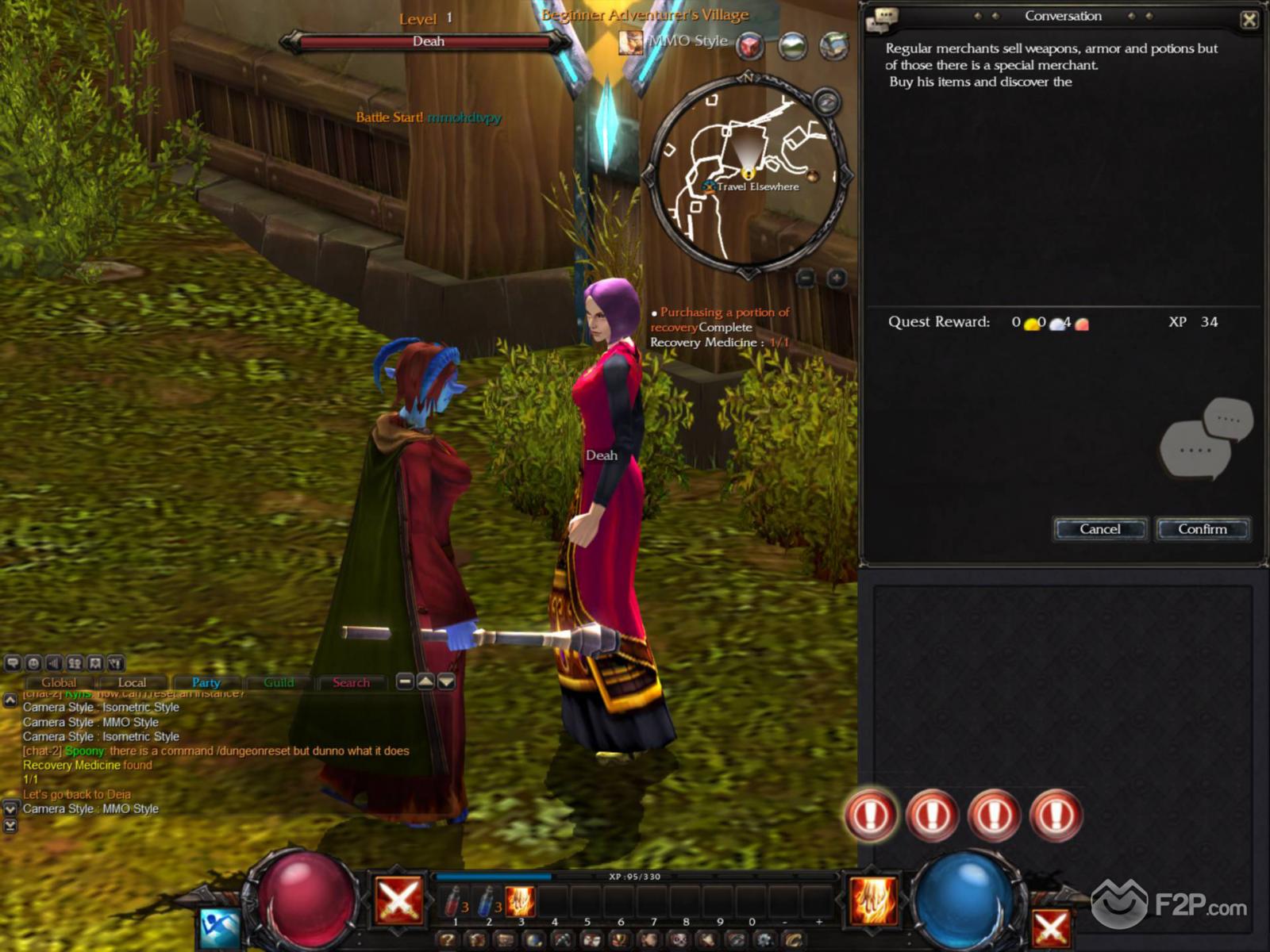
Task: Cancel the conversation dialog
Action: tap(1100, 529)
